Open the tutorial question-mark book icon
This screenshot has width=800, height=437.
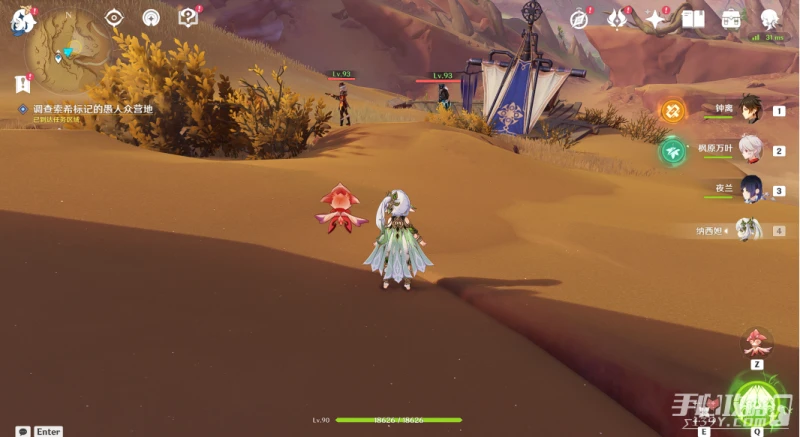[x=188, y=17]
